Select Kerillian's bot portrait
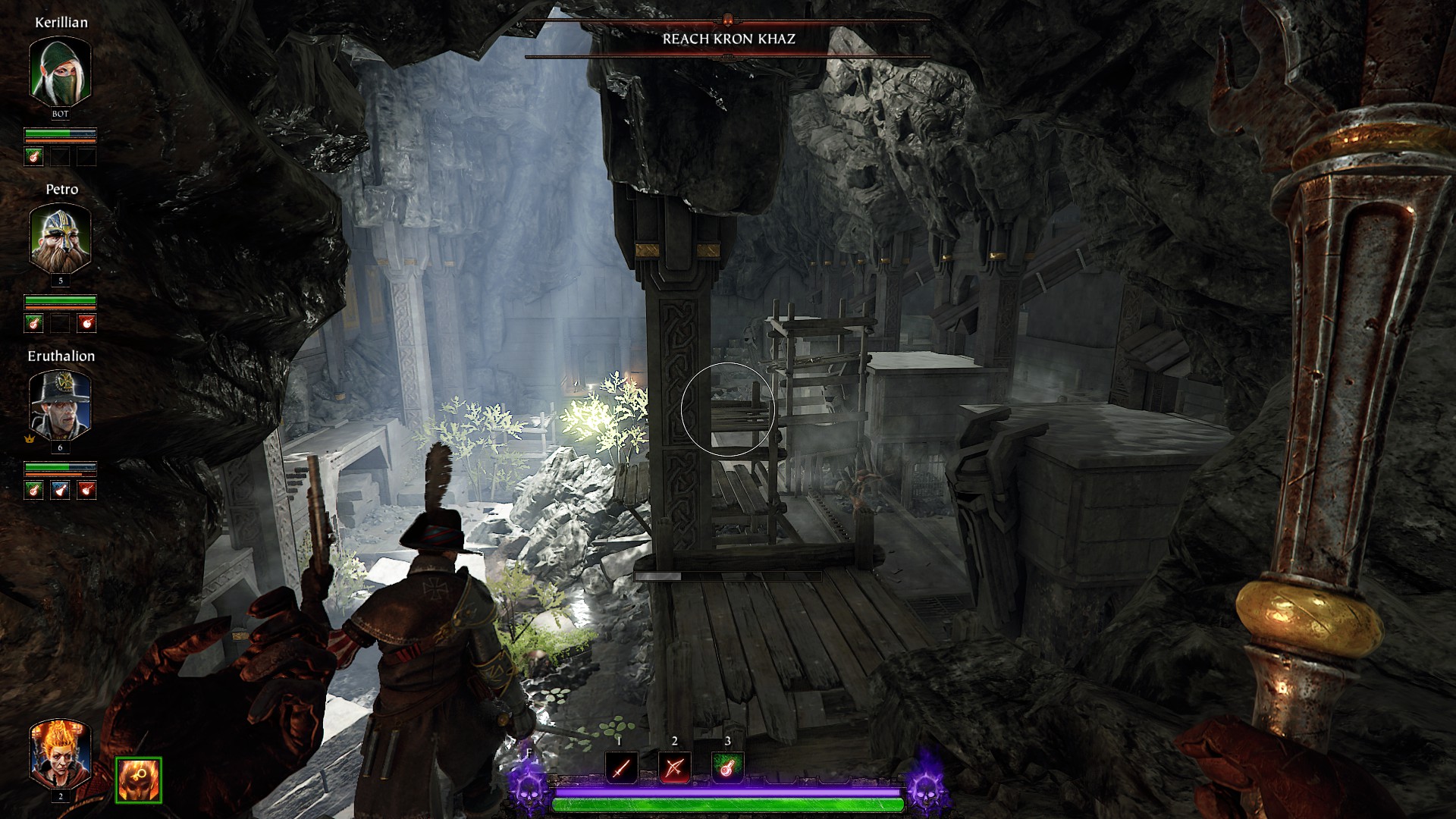This screenshot has height=819, width=1456. (60, 71)
